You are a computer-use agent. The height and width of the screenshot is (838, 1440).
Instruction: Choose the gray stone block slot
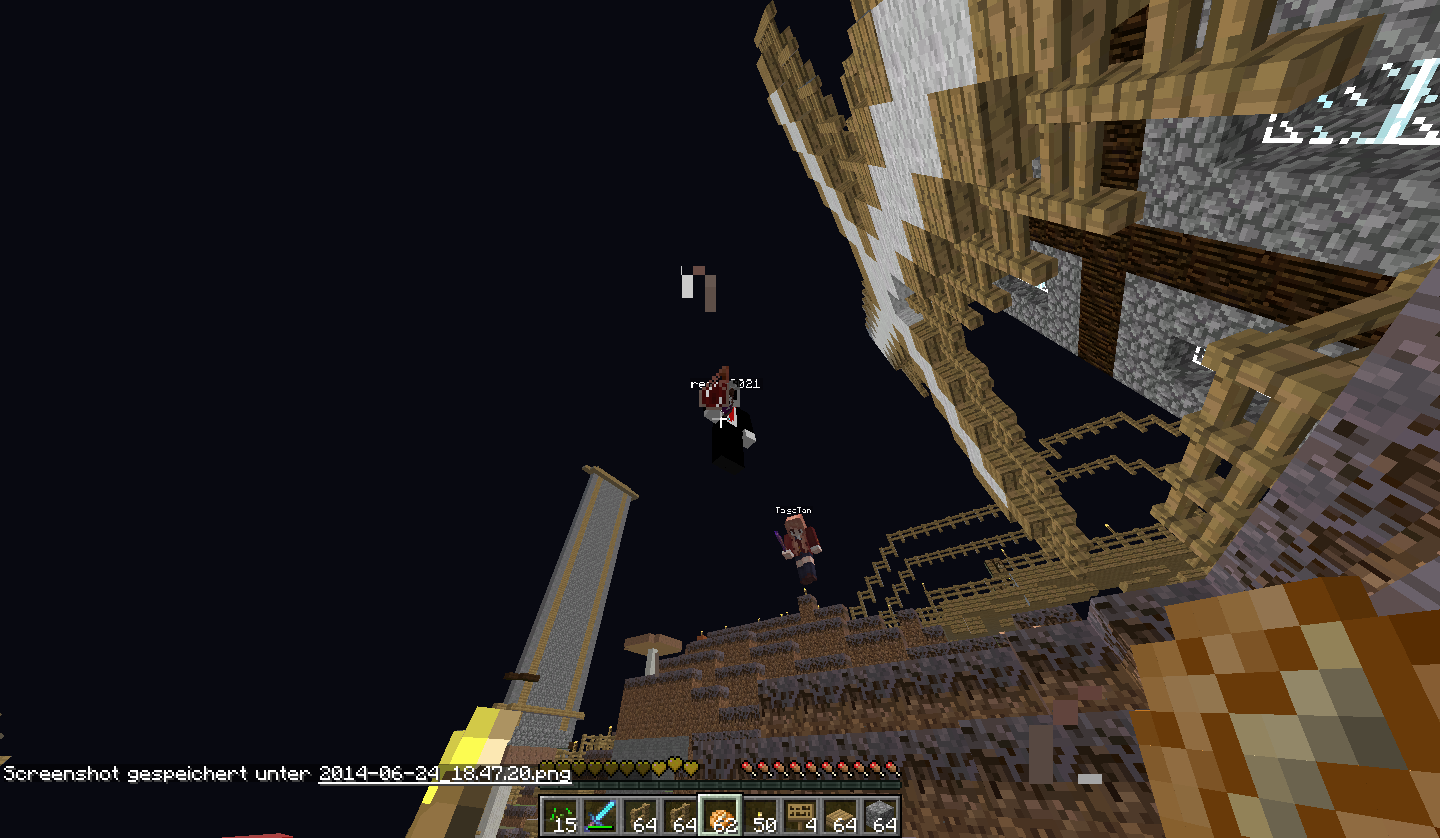tap(880, 816)
